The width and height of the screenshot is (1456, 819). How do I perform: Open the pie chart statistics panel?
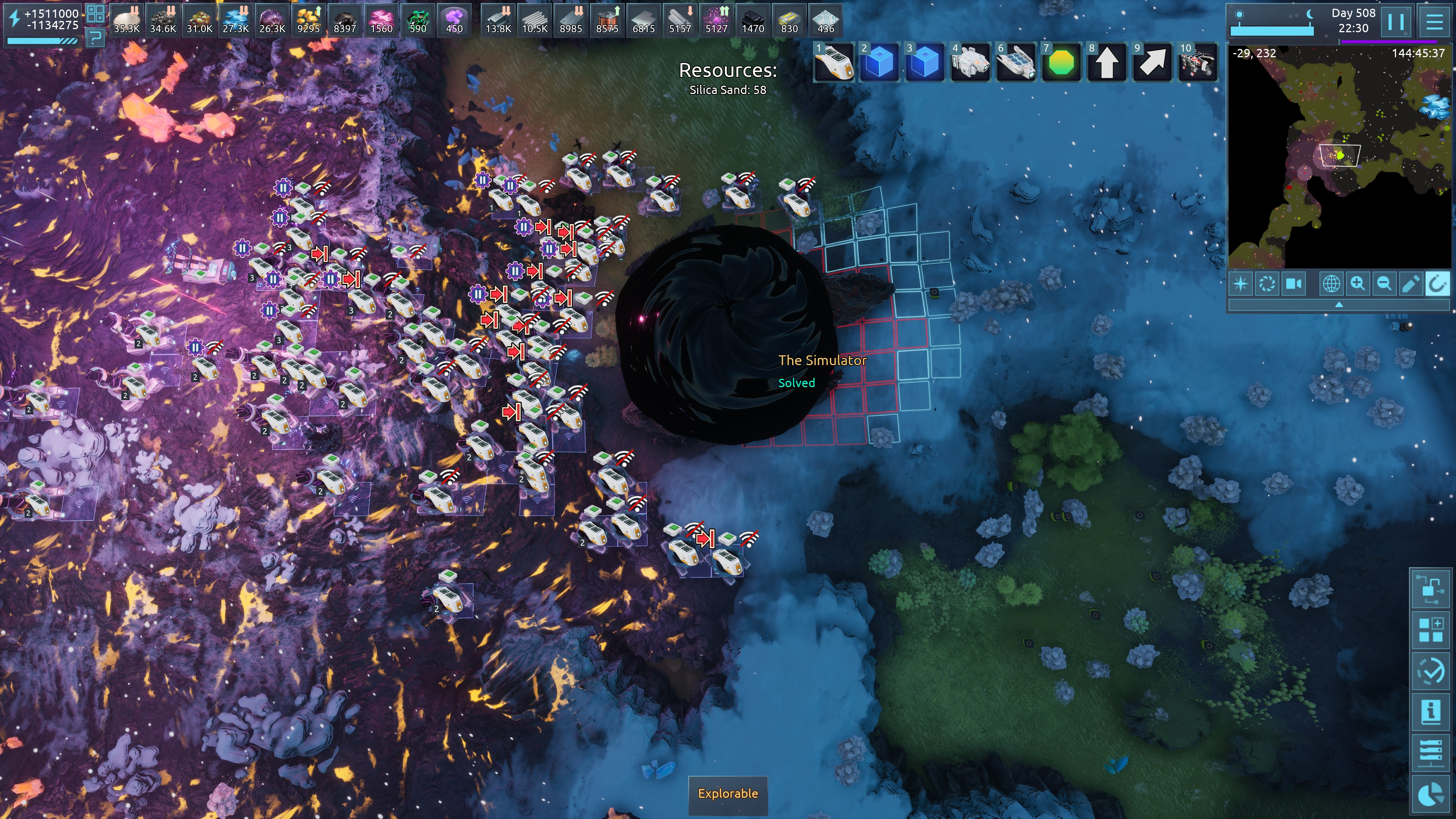pyautogui.click(x=1431, y=792)
